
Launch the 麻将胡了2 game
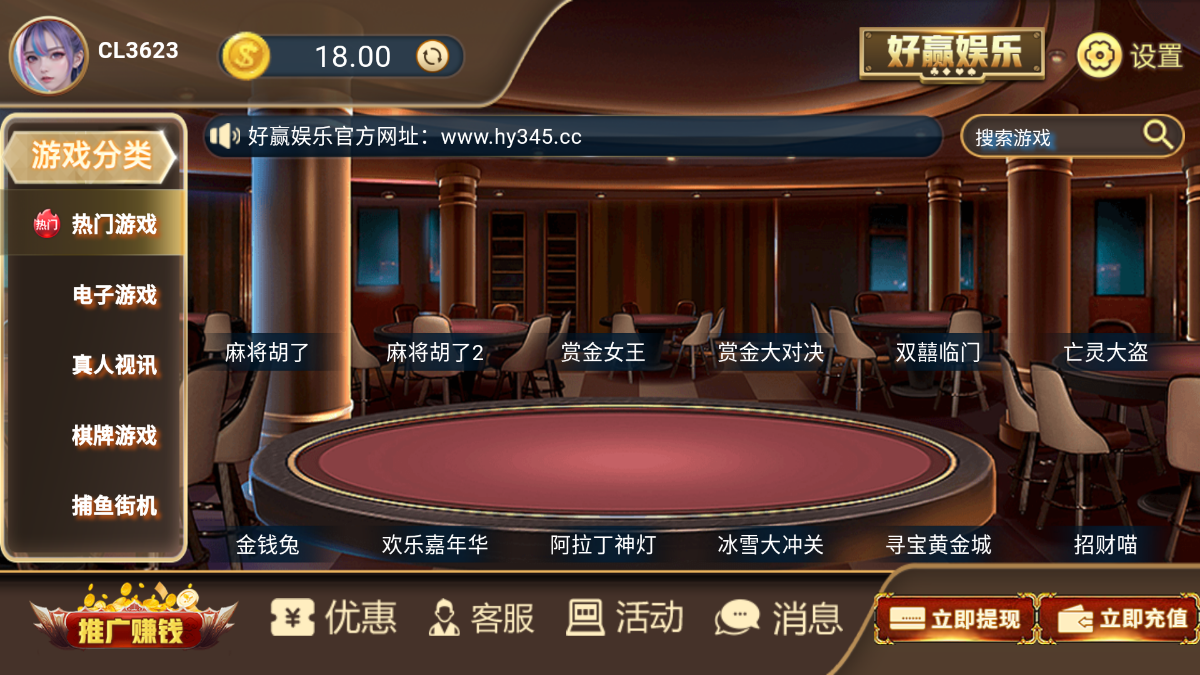[x=435, y=352]
